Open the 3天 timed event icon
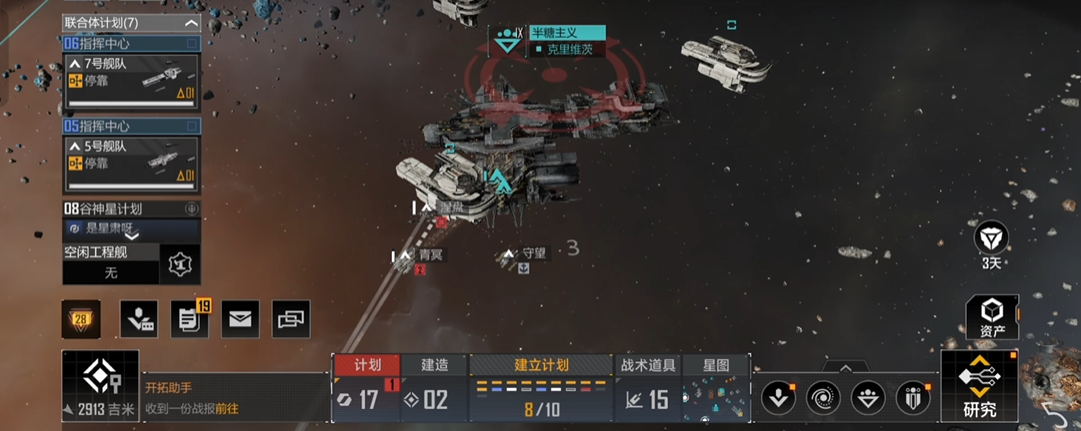Screen dimensions: 1081x431 (x=991, y=243)
